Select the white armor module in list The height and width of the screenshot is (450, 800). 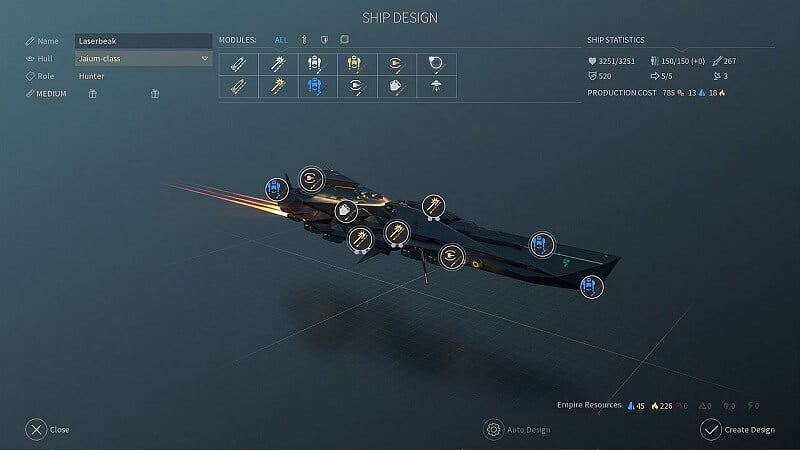pyautogui.click(x=316, y=64)
